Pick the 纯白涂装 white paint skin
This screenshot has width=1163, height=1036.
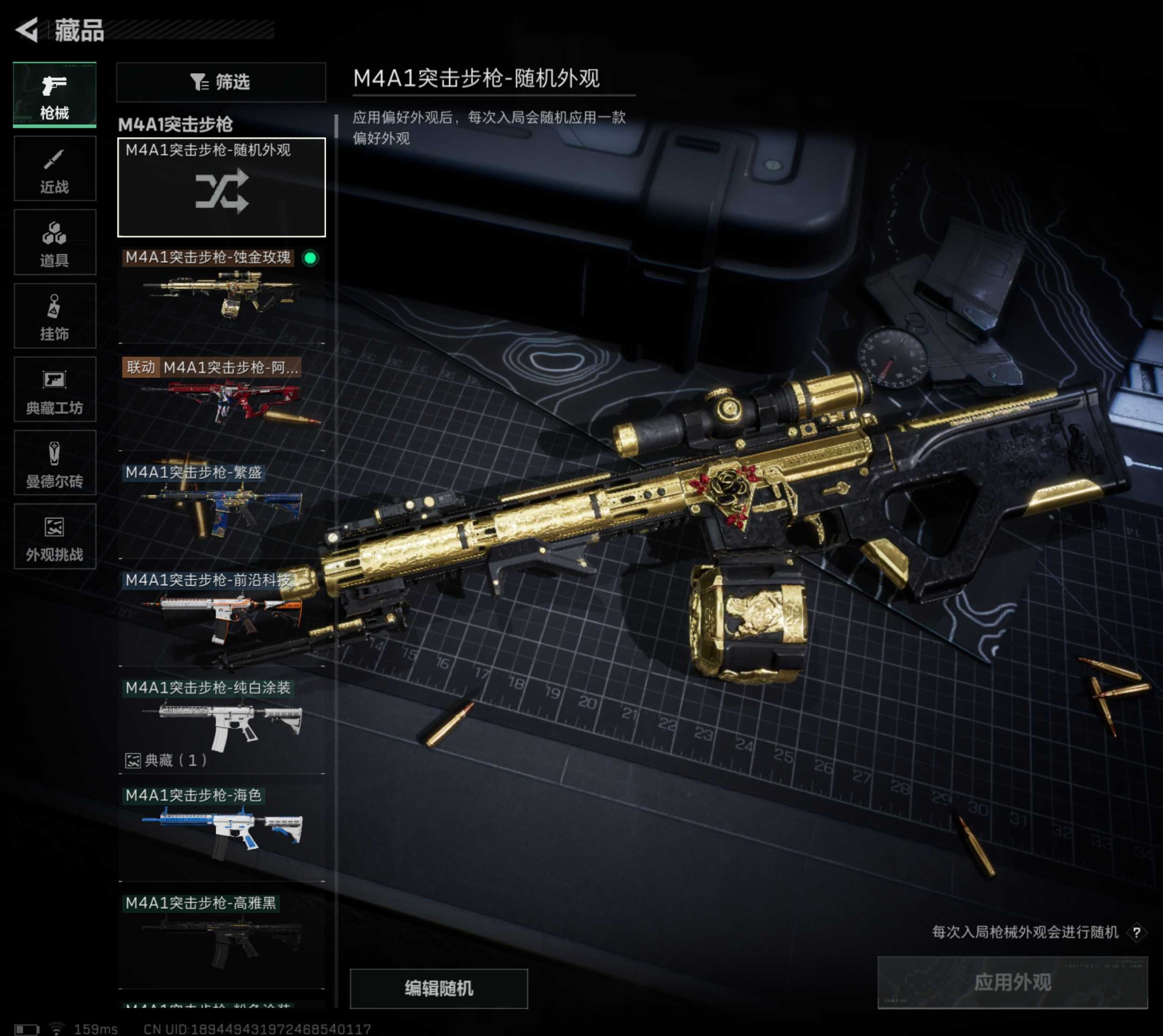click(221, 724)
